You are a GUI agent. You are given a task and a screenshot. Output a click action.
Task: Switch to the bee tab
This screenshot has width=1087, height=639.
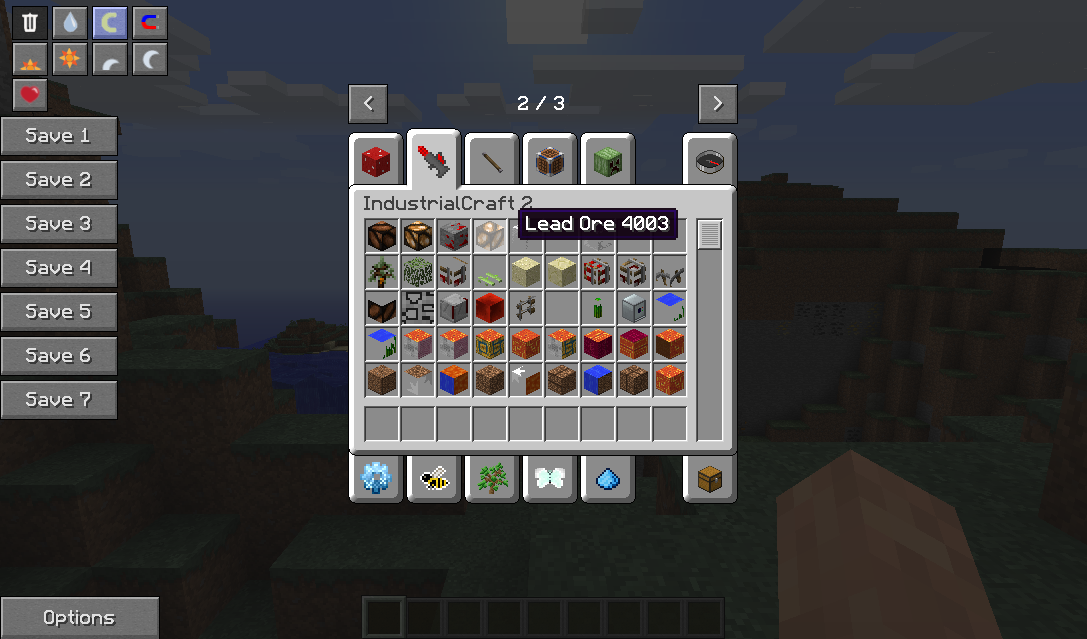(x=434, y=479)
